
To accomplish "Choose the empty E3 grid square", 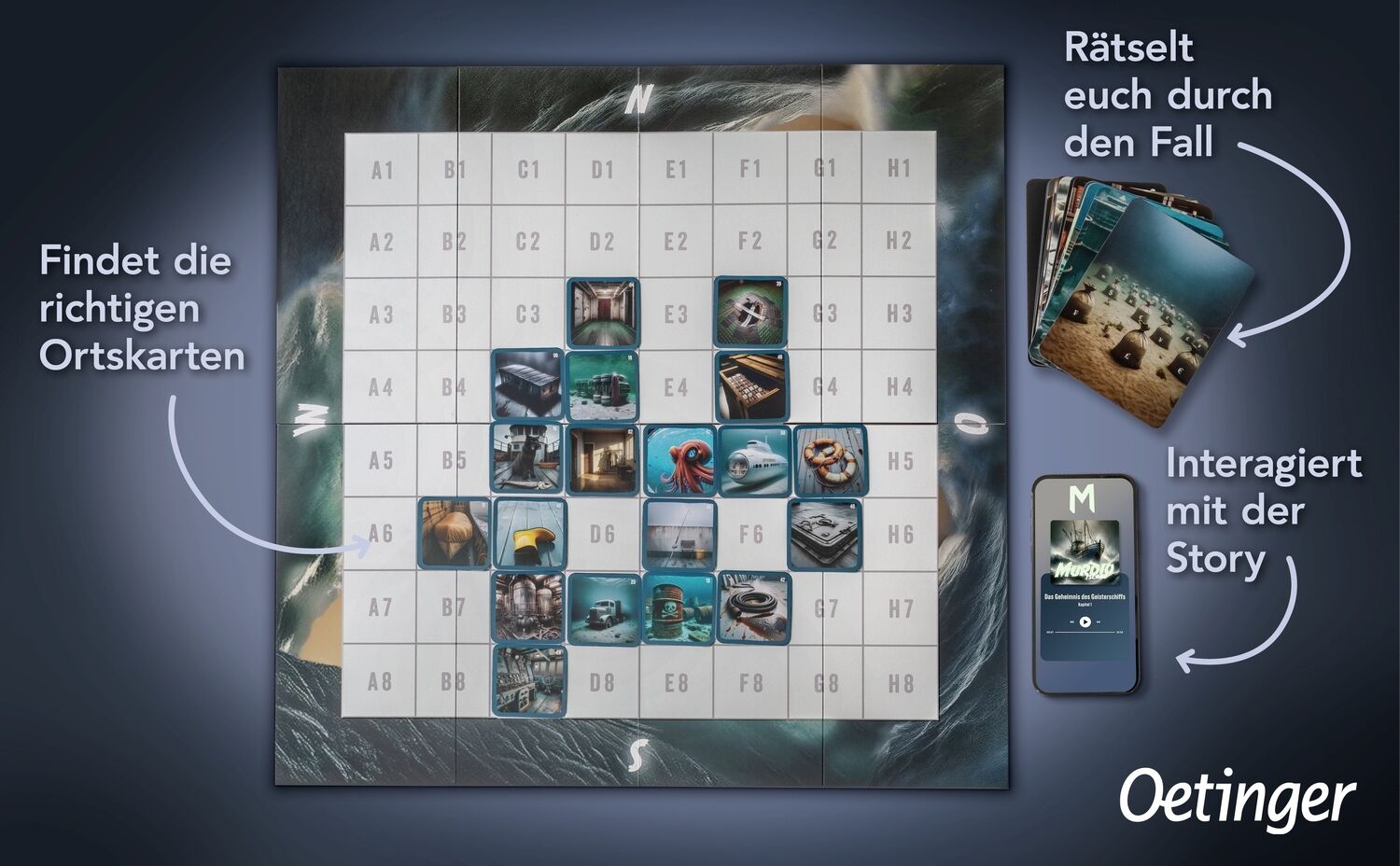I will 677,314.
